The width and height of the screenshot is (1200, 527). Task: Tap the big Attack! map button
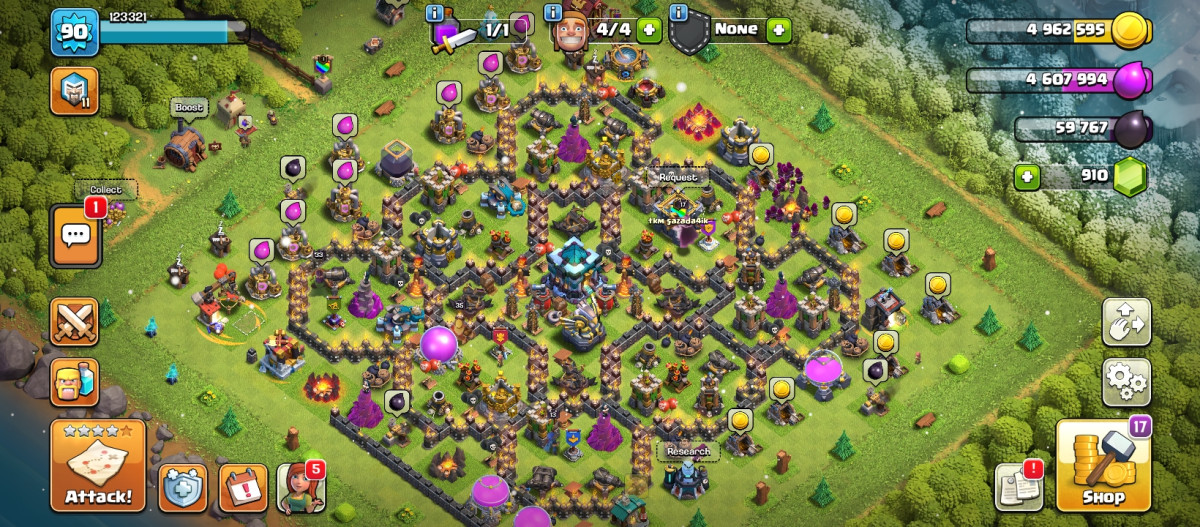[98, 466]
